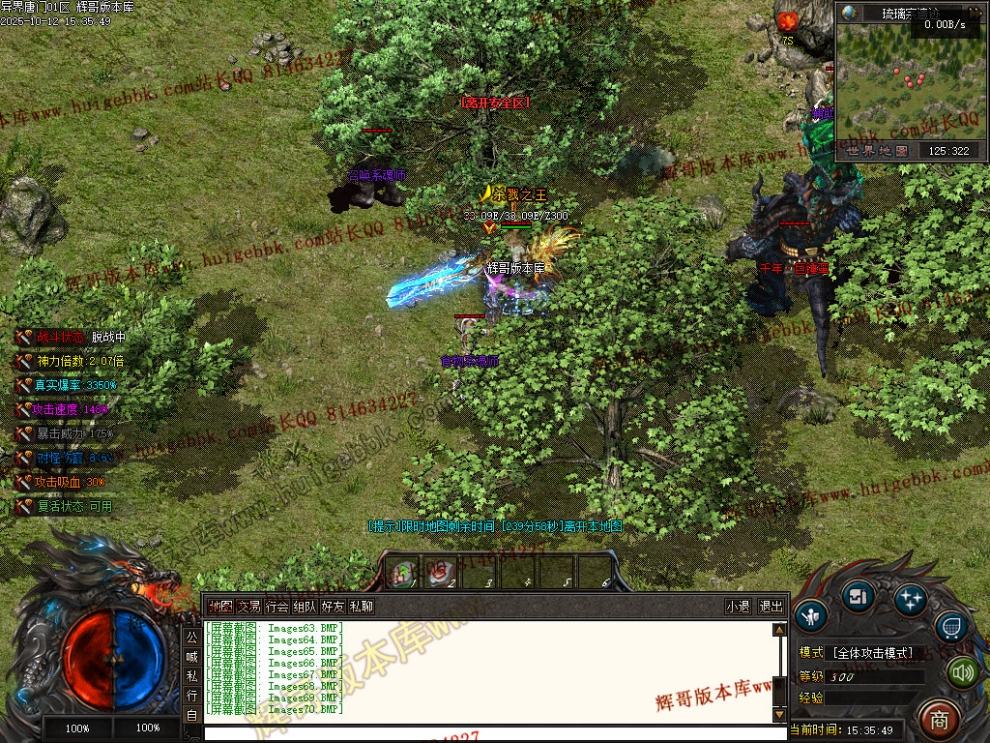The width and height of the screenshot is (990, 743).
Task: Switch to the 行会 guild chat tab
Action: (x=277, y=606)
